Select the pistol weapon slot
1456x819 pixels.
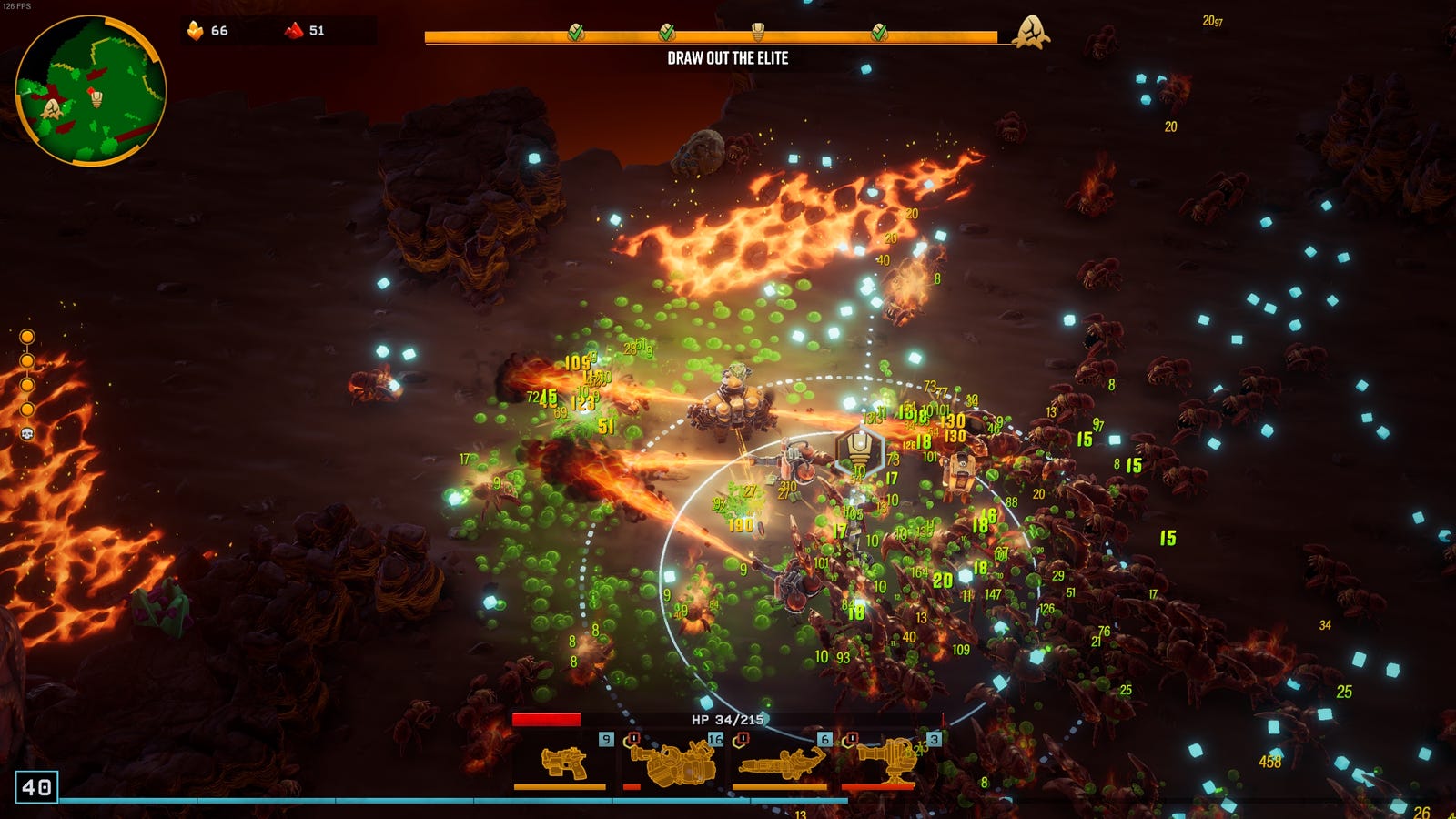[561, 762]
